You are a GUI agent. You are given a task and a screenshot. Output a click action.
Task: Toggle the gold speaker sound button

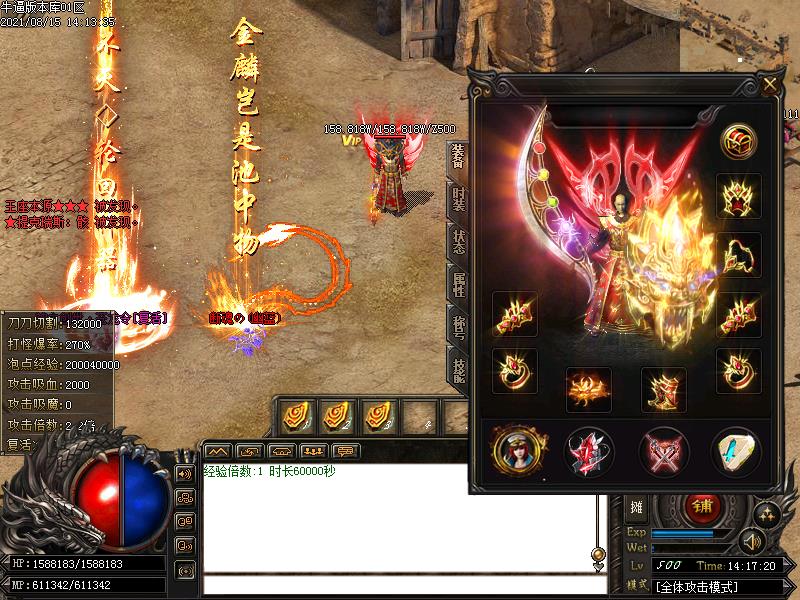753,542
